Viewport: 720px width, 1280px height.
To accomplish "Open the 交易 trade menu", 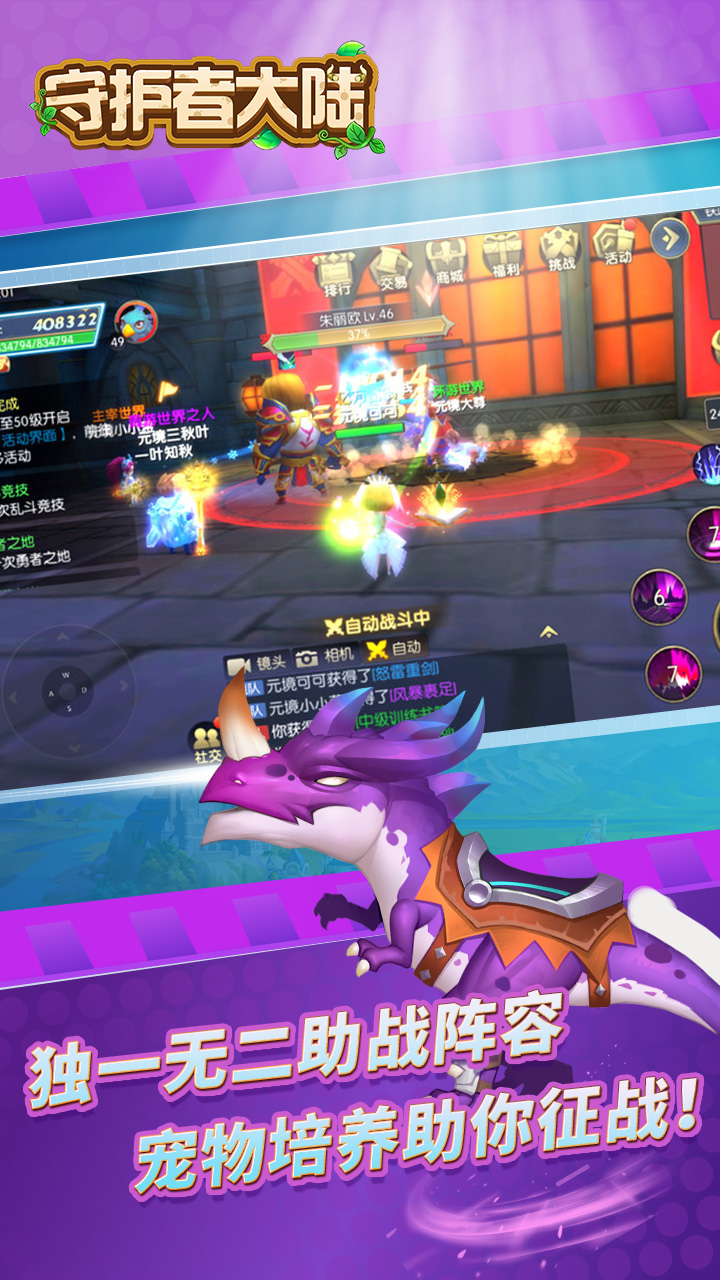I will pyautogui.click(x=390, y=267).
